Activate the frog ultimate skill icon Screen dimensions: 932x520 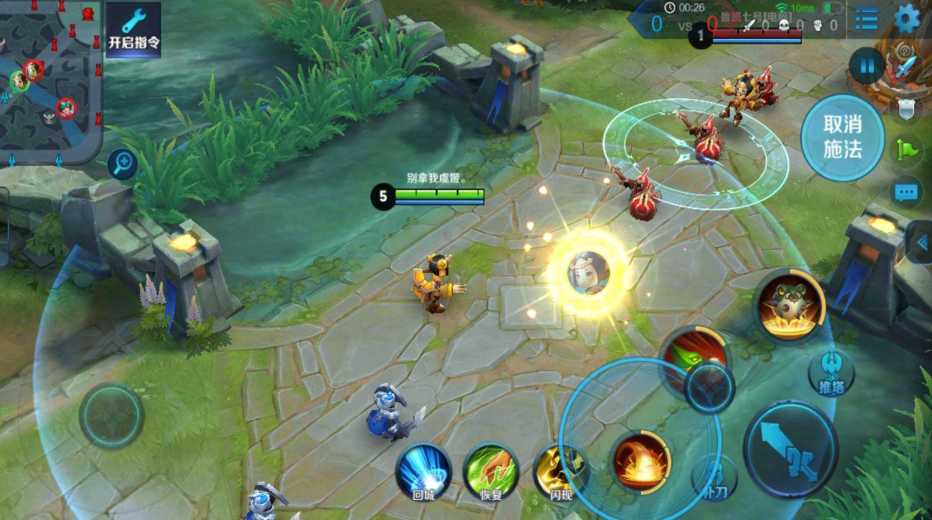coord(789,305)
